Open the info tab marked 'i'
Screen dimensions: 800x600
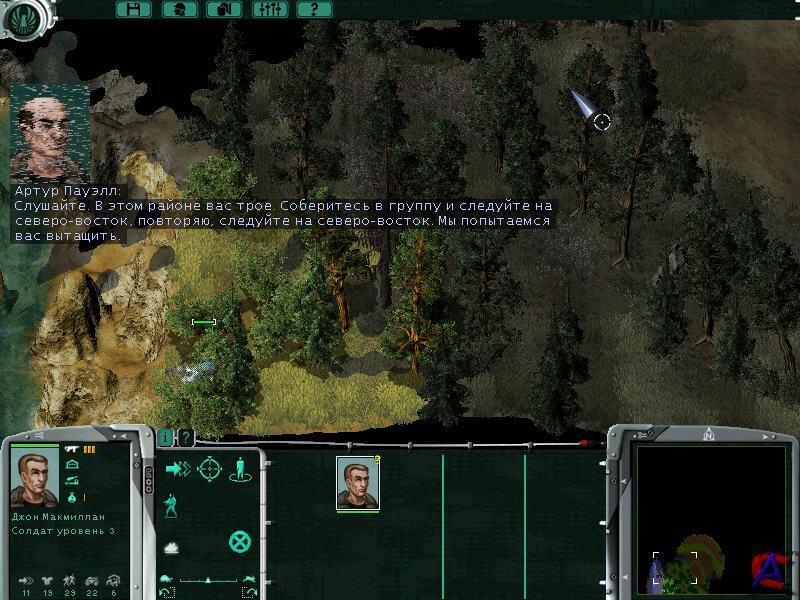point(166,437)
